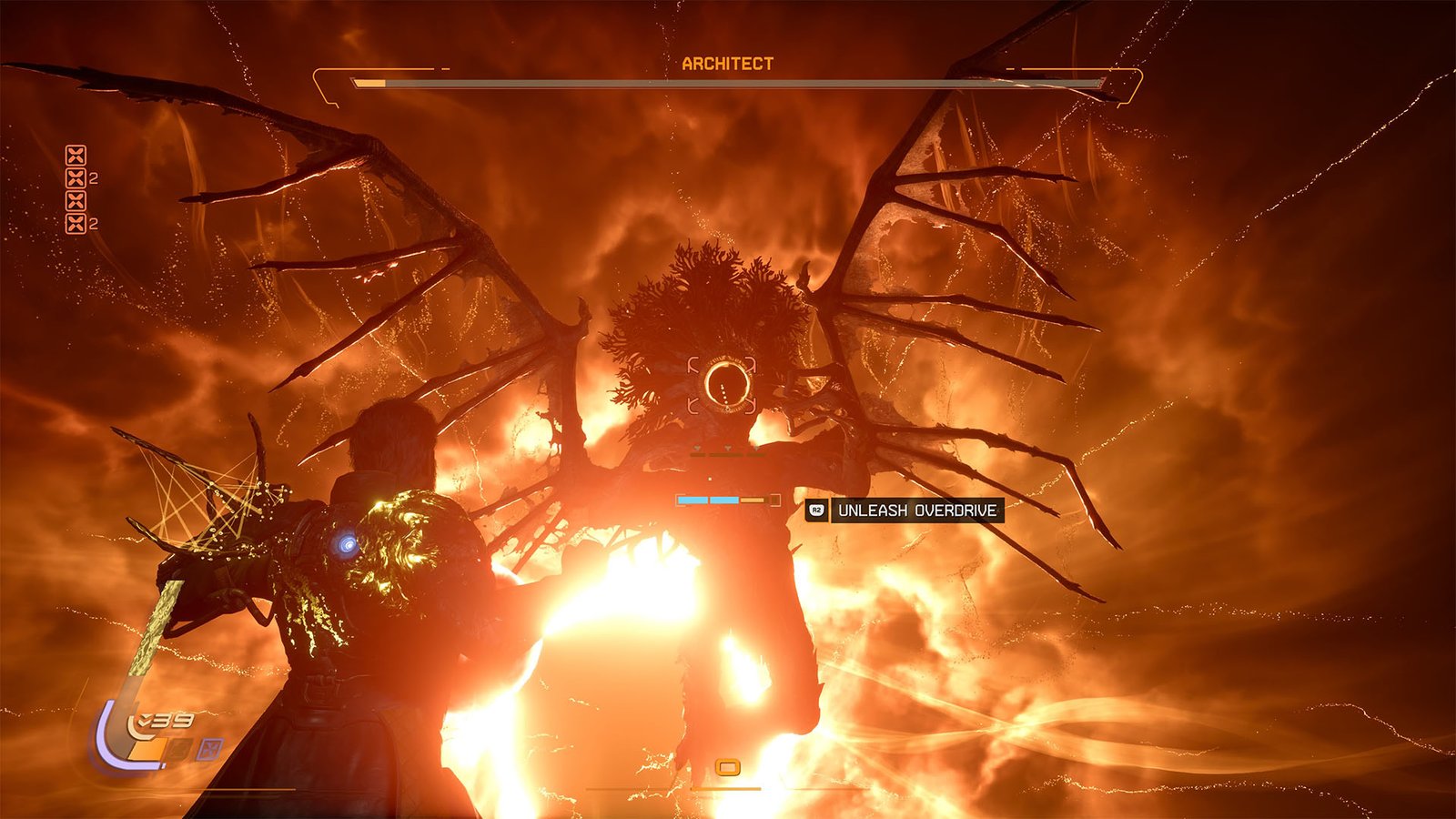Viewport: 1456px width, 819px height.
Task: Select the square weapon icon at bottom center
Action: click(728, 769)
